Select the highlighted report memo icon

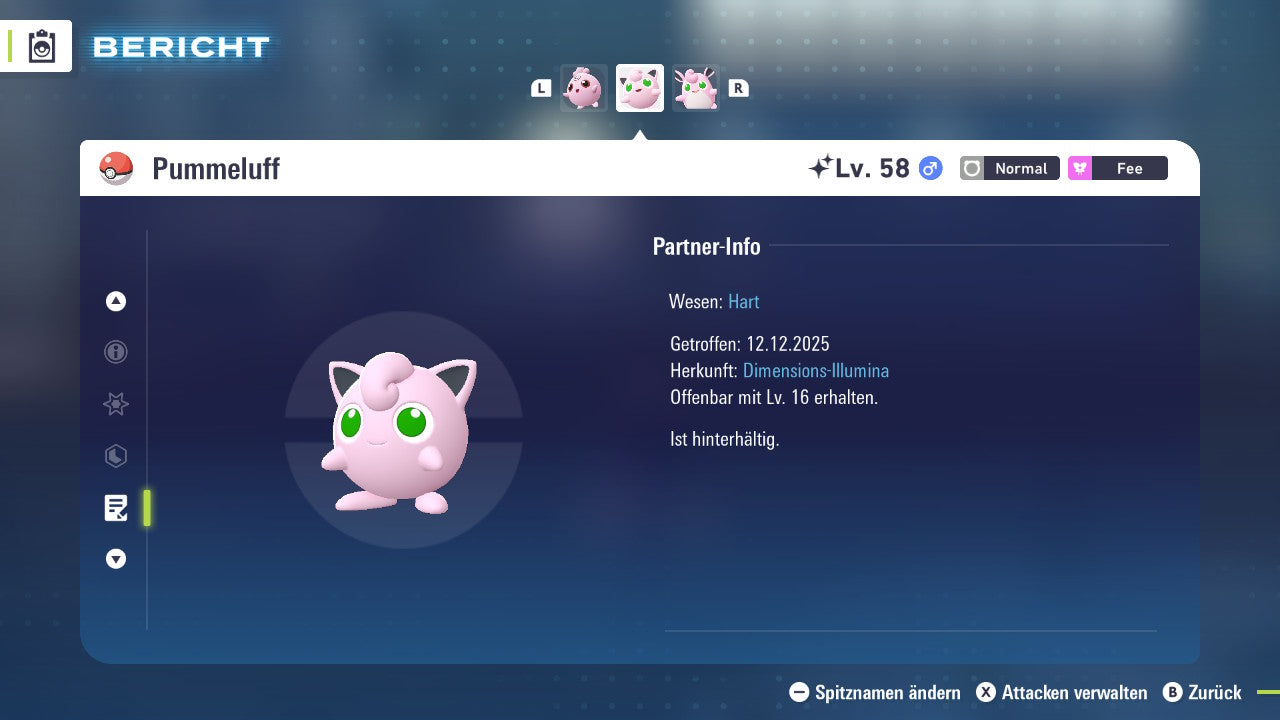[x=116, y=508]
